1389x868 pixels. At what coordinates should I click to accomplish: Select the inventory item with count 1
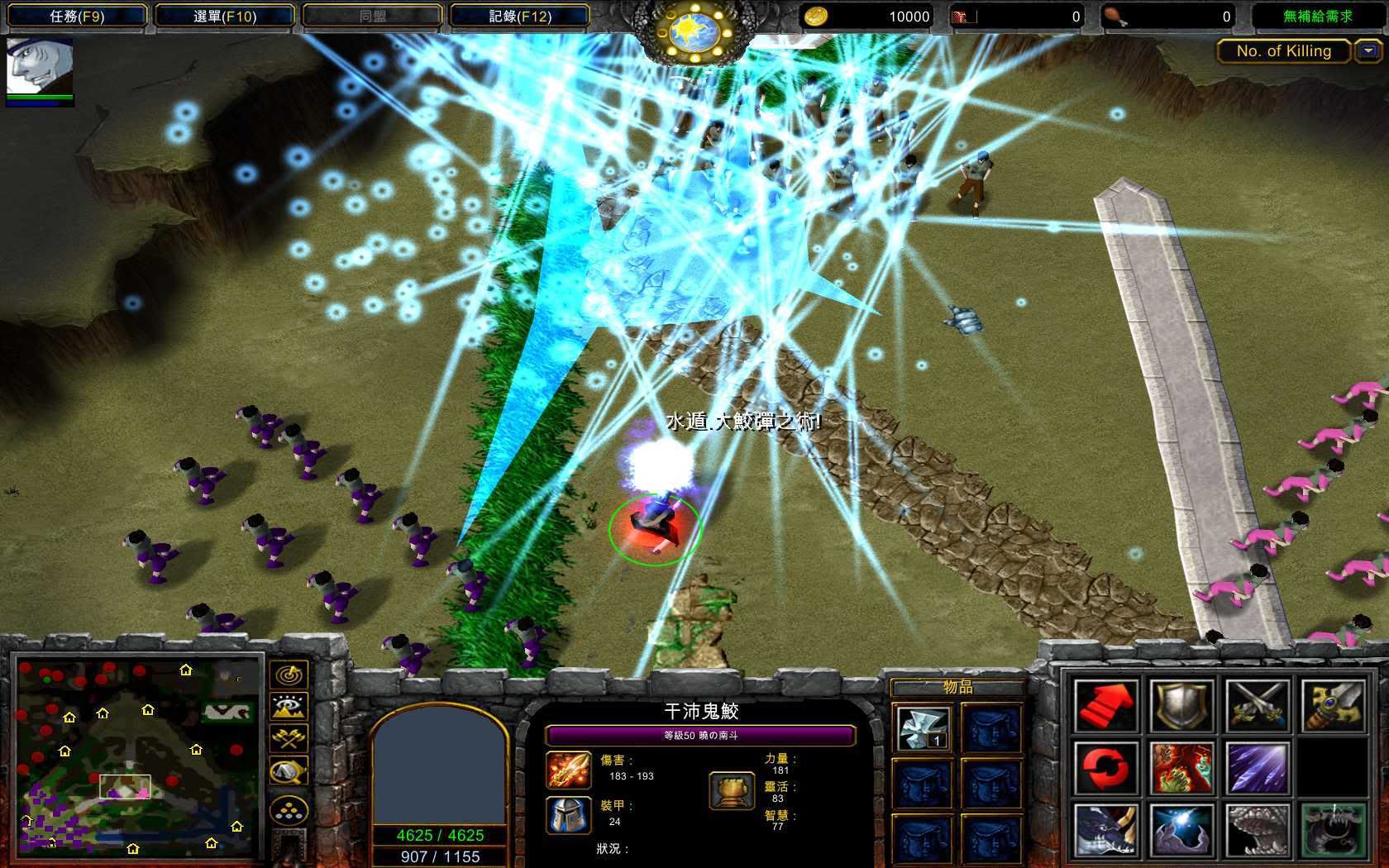tap(923, 728)
